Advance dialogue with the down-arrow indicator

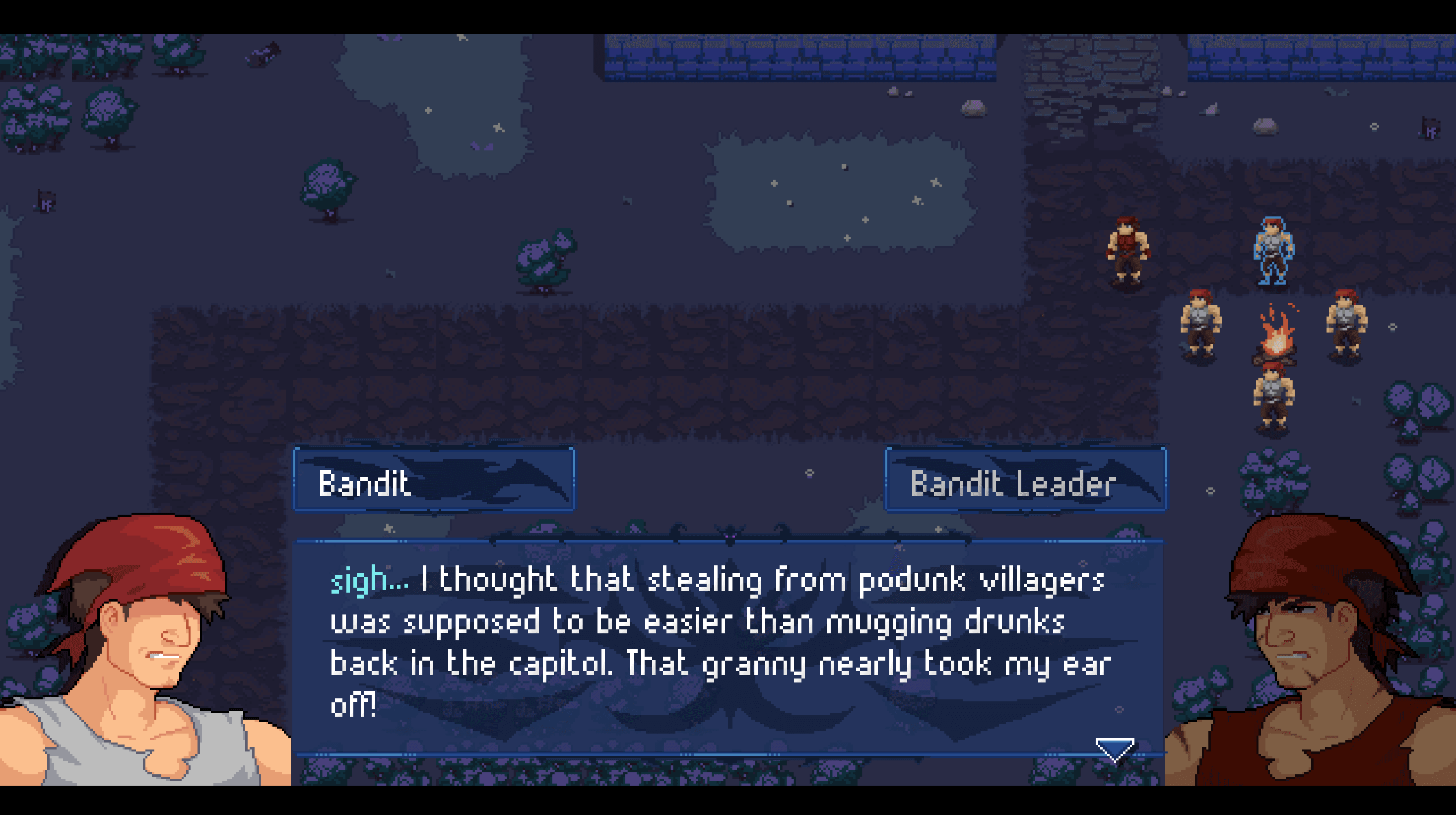1114,749
